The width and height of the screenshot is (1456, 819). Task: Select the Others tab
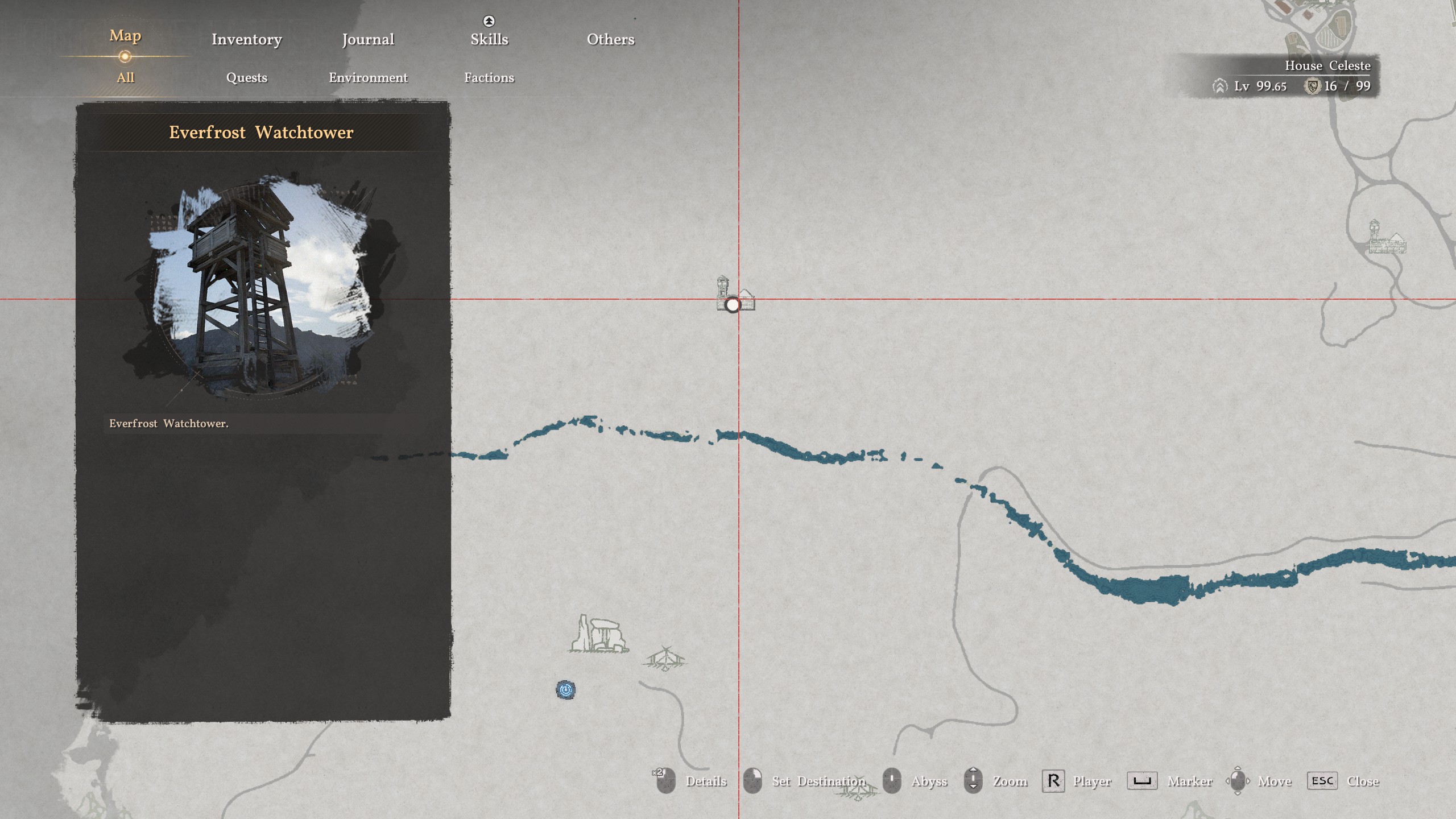(610, 39)
